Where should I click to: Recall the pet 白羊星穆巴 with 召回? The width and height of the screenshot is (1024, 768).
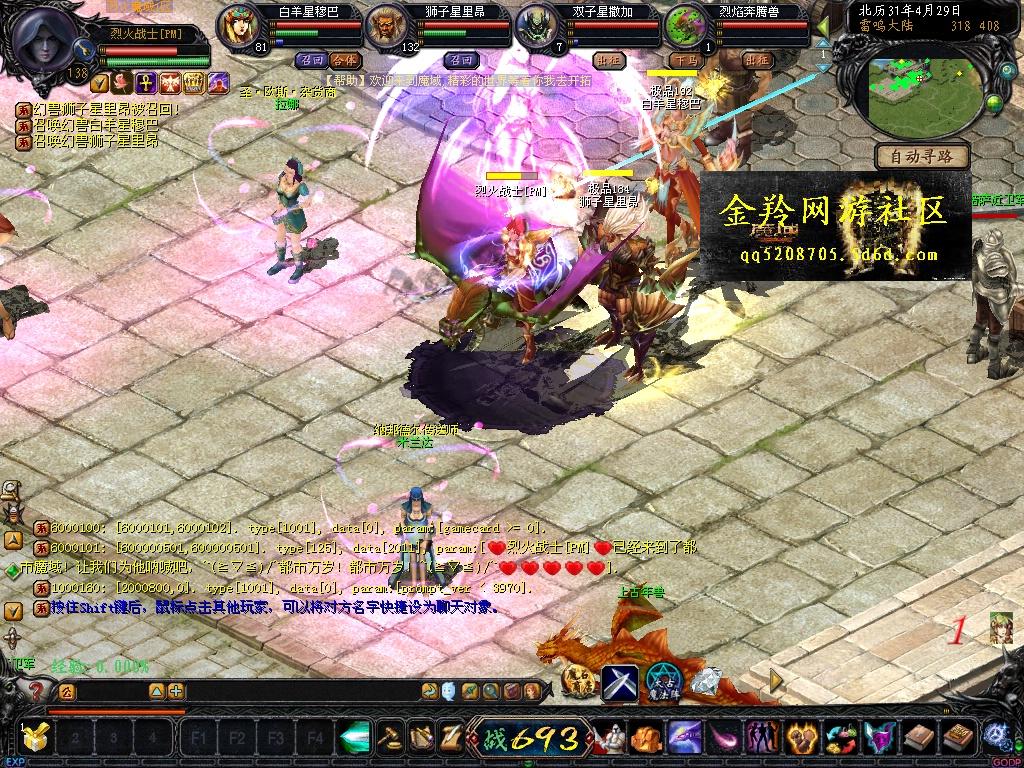click(x=310, y=60)
